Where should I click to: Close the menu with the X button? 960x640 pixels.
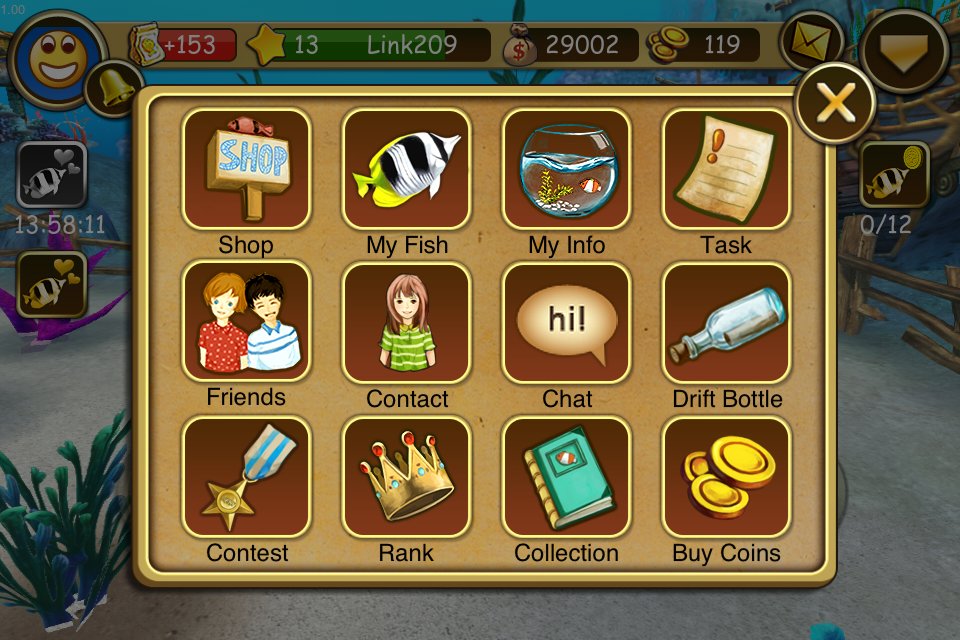[x=835, y=103]
